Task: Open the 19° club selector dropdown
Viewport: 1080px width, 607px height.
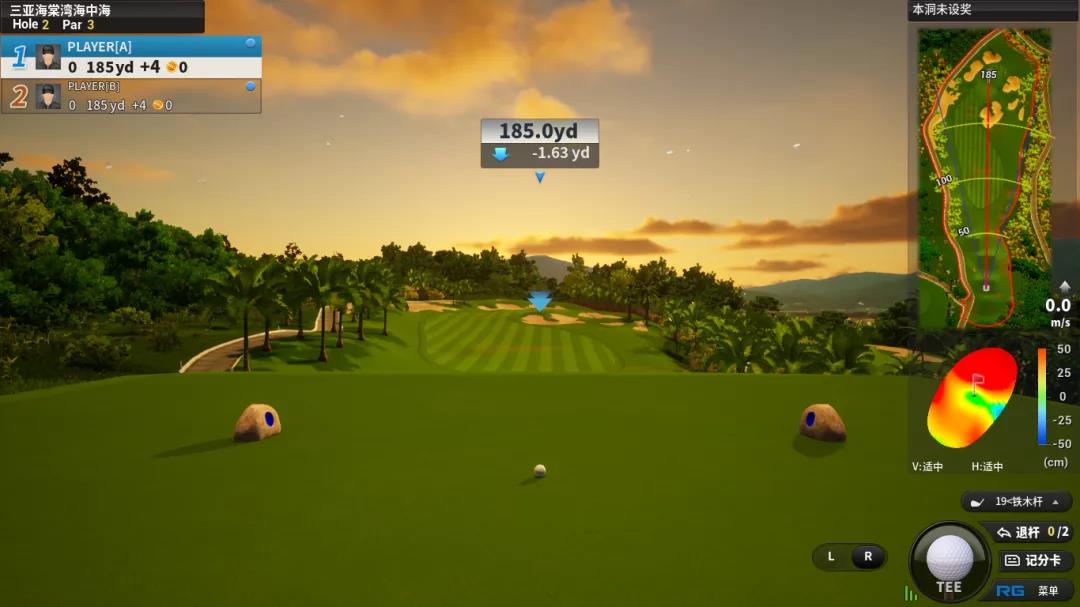Action: 1016,502
